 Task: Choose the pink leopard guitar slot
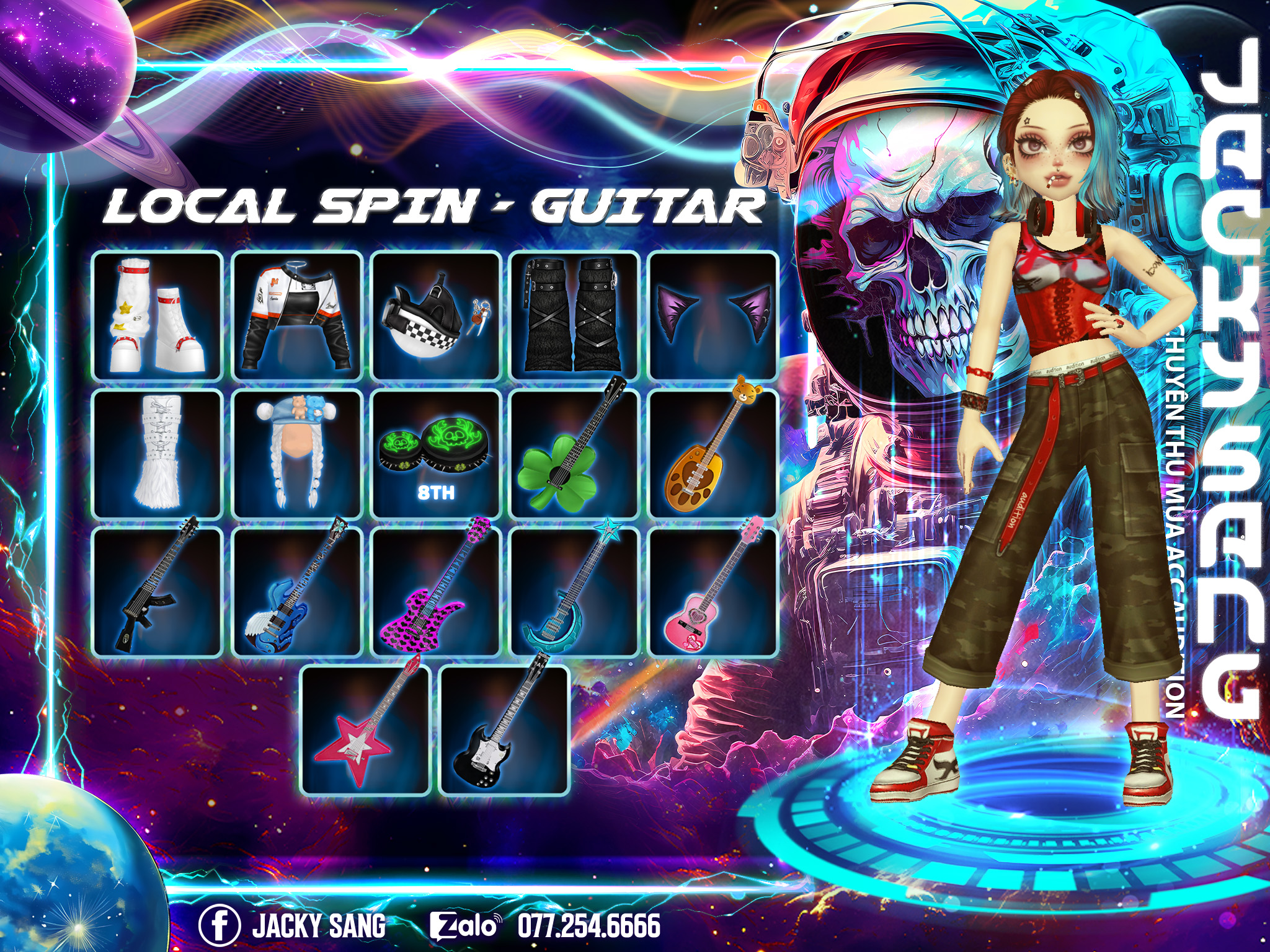[x=436, y=592]
